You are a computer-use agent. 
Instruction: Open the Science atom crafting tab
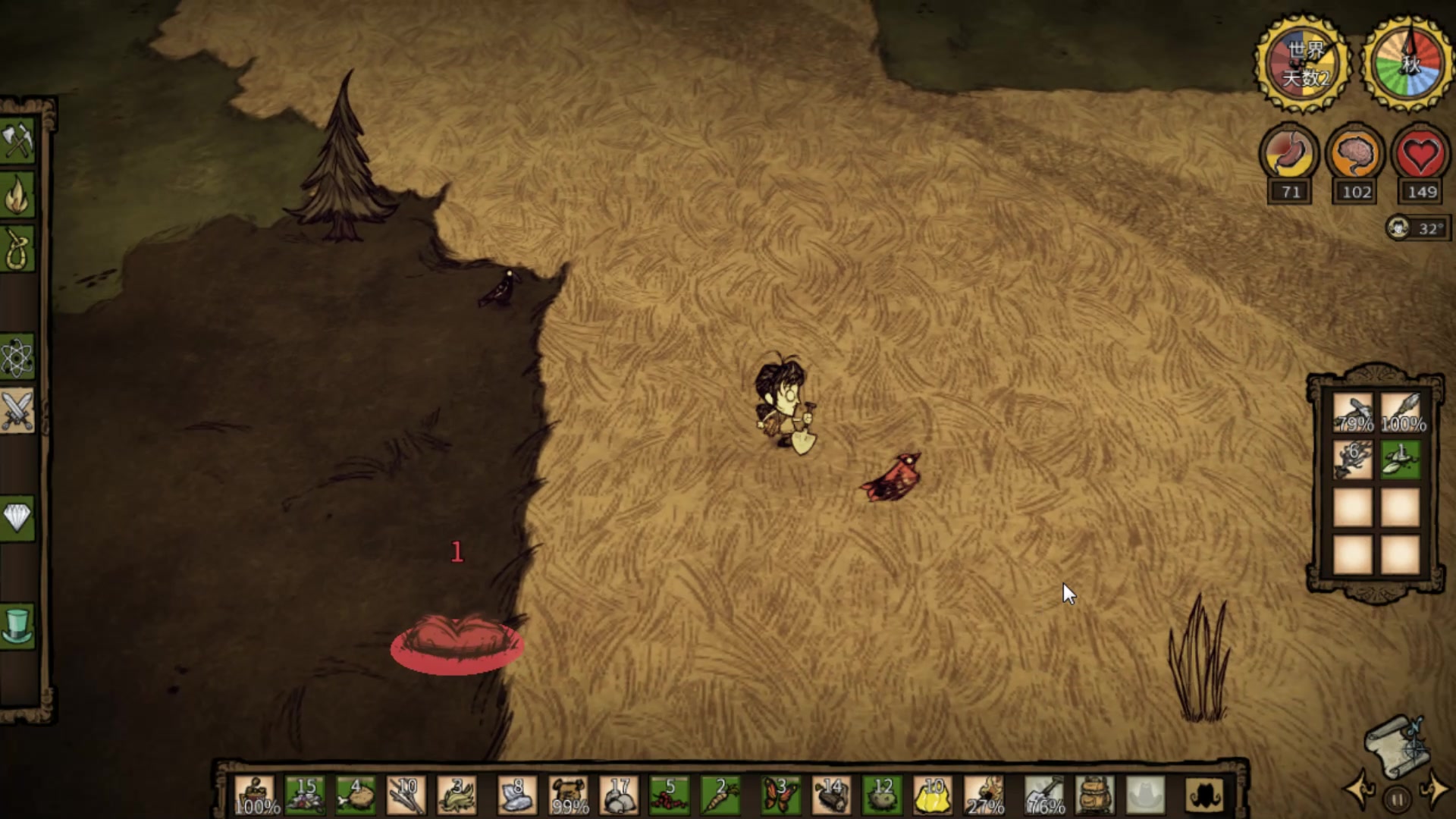tap(17, 357)
